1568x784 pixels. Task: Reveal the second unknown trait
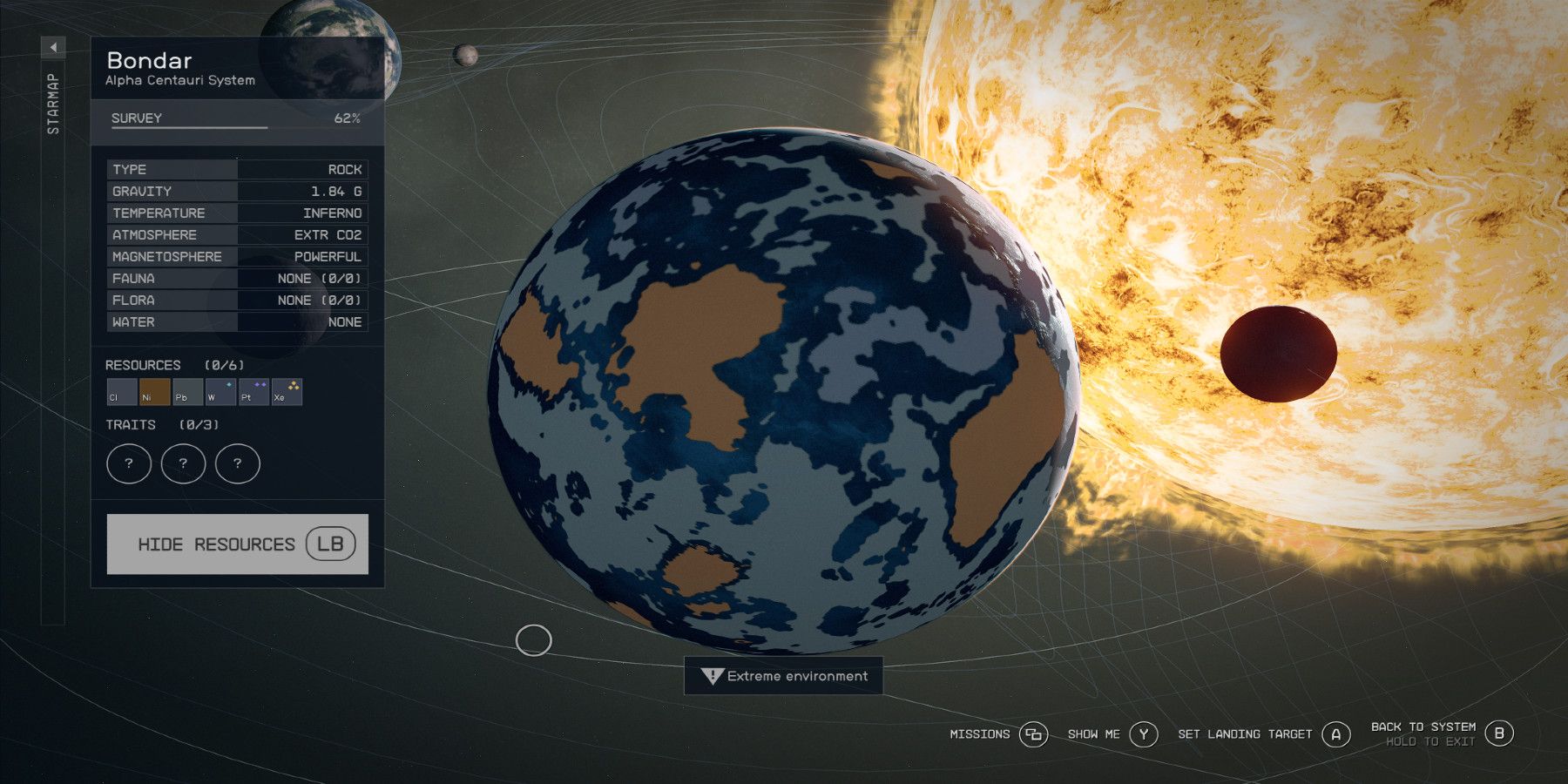point(183,463)
